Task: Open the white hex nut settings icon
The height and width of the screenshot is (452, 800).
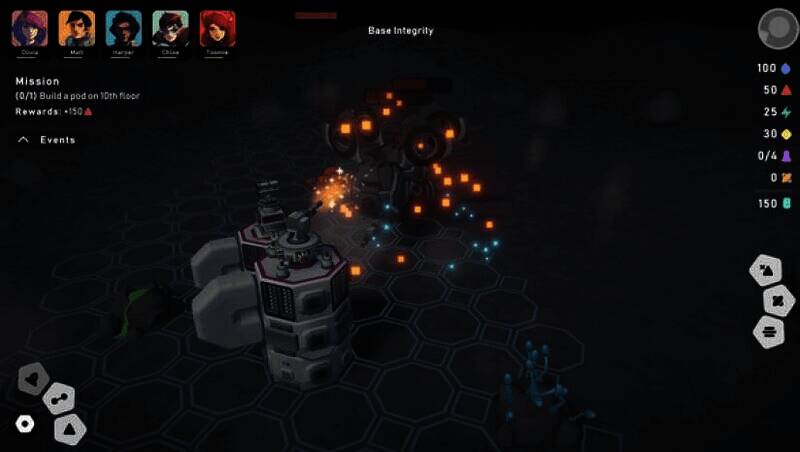Action: coord(25,424)
